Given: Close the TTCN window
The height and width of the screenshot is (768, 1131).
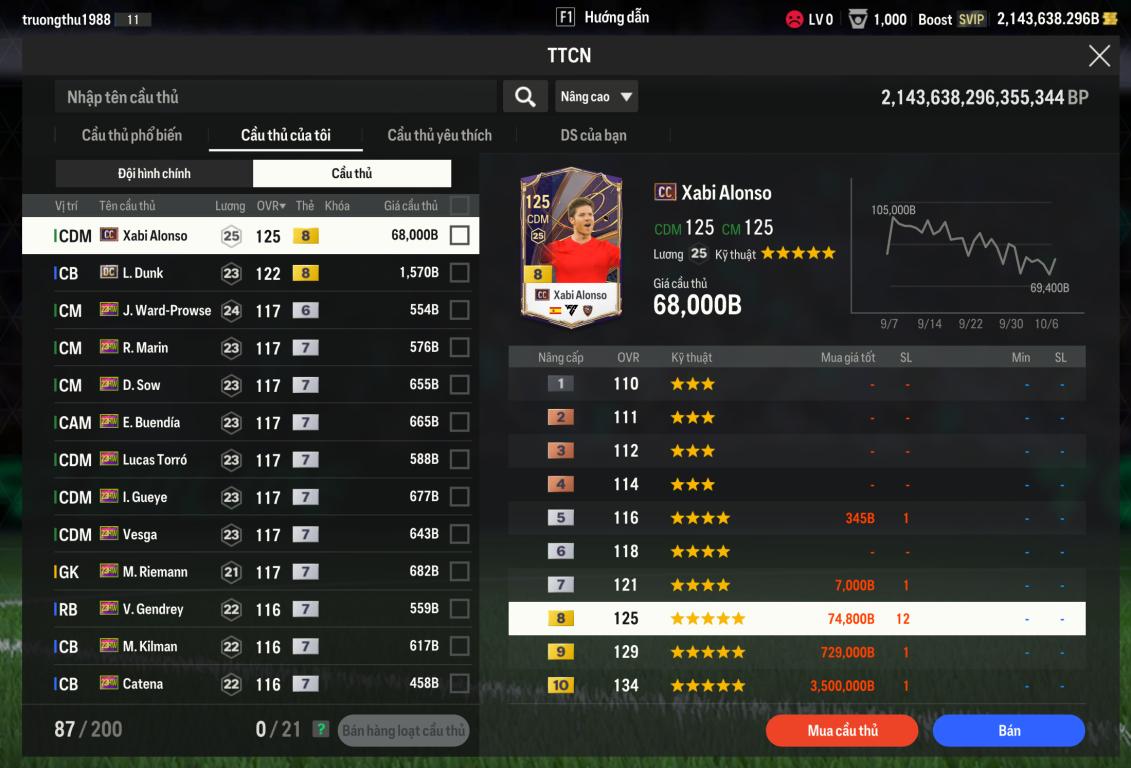Looking at the screenshot, I should pyautogui.click(x=1099, y=56).
